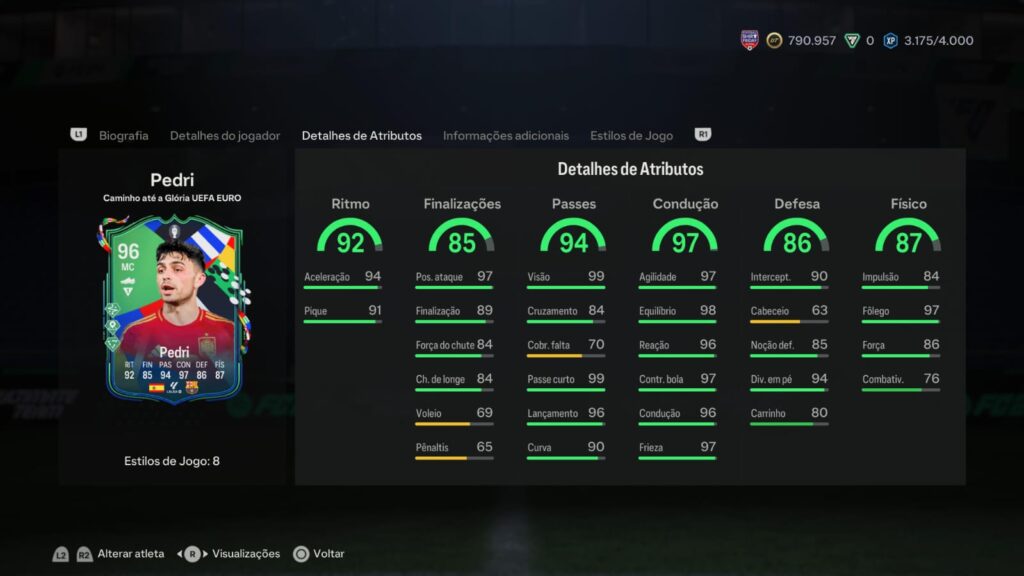Click the Voltar back option

[328, 553]
